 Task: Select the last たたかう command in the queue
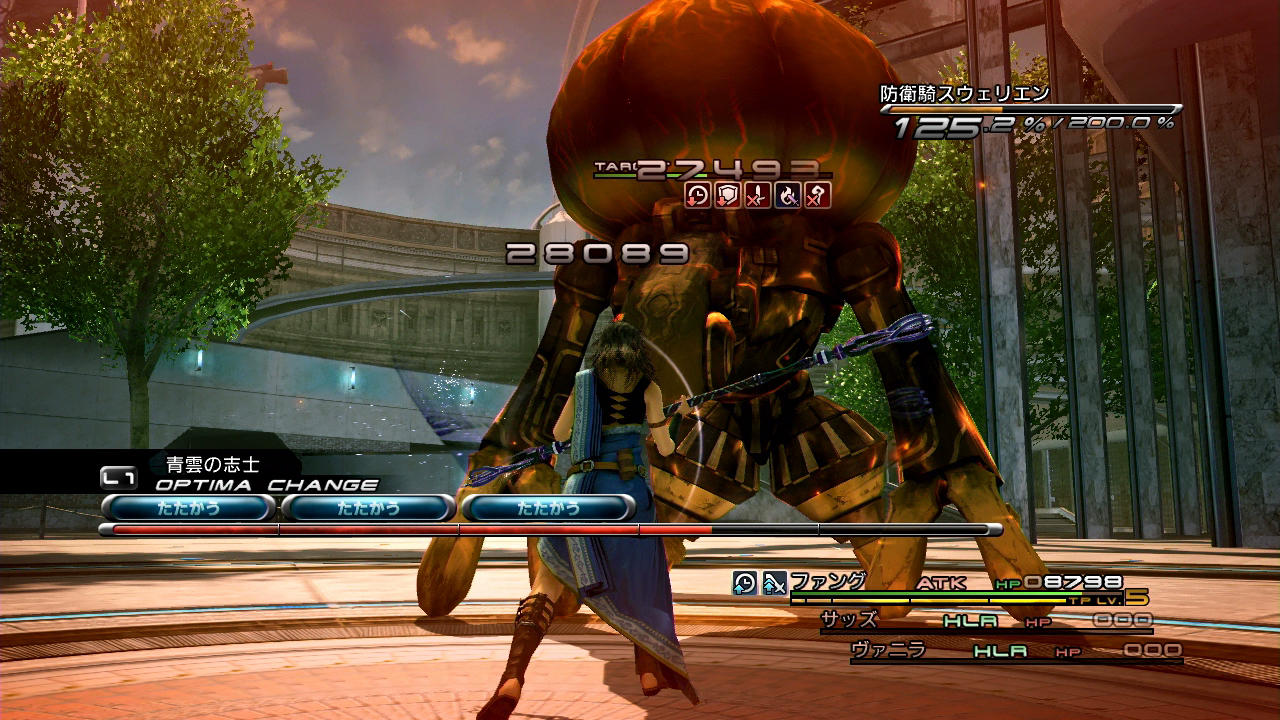coord(548,508)
